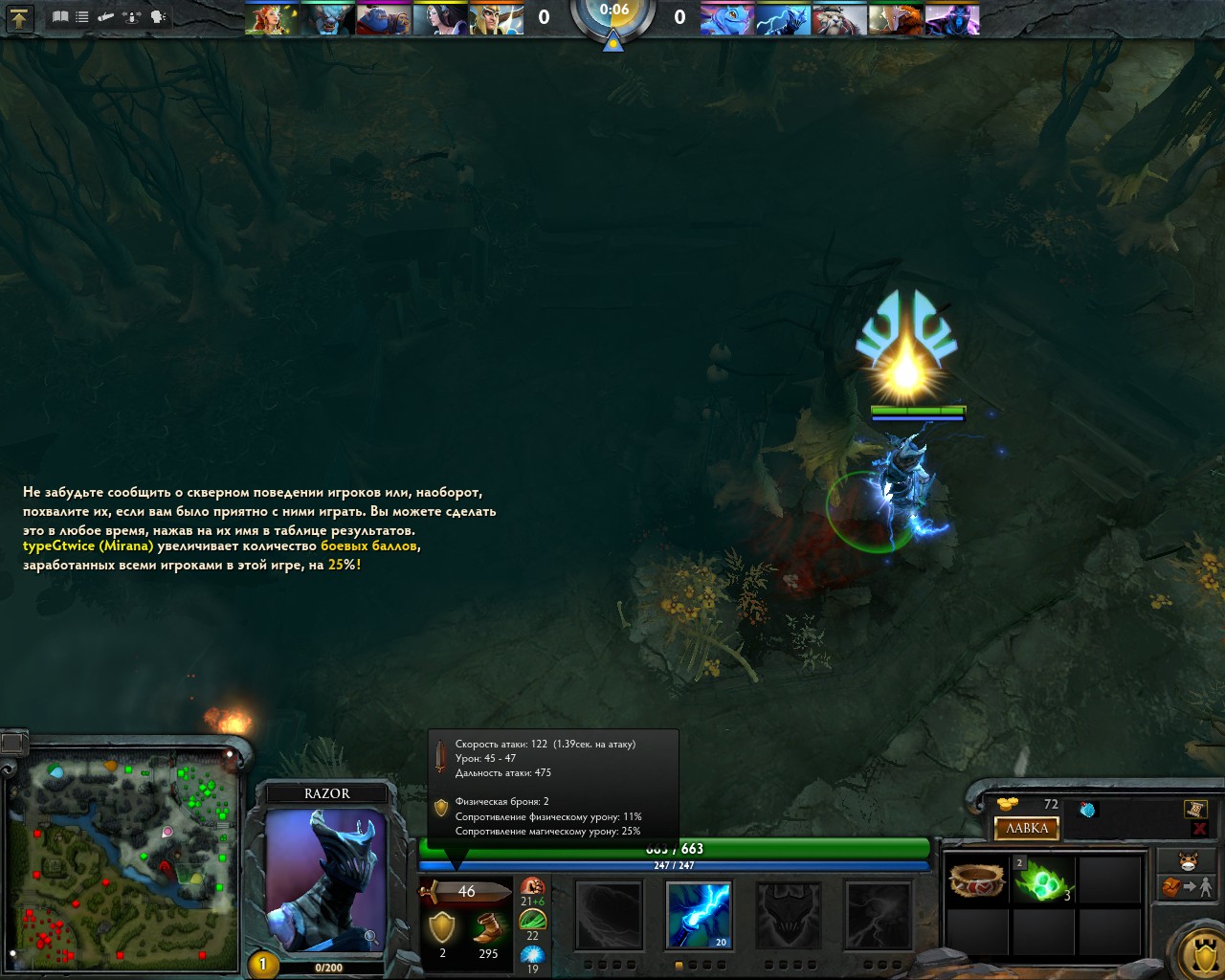Click the red X in quick-buy panel
Image resolution: width=1225 pixels, height=980 pixels.
pos(1199,829)
